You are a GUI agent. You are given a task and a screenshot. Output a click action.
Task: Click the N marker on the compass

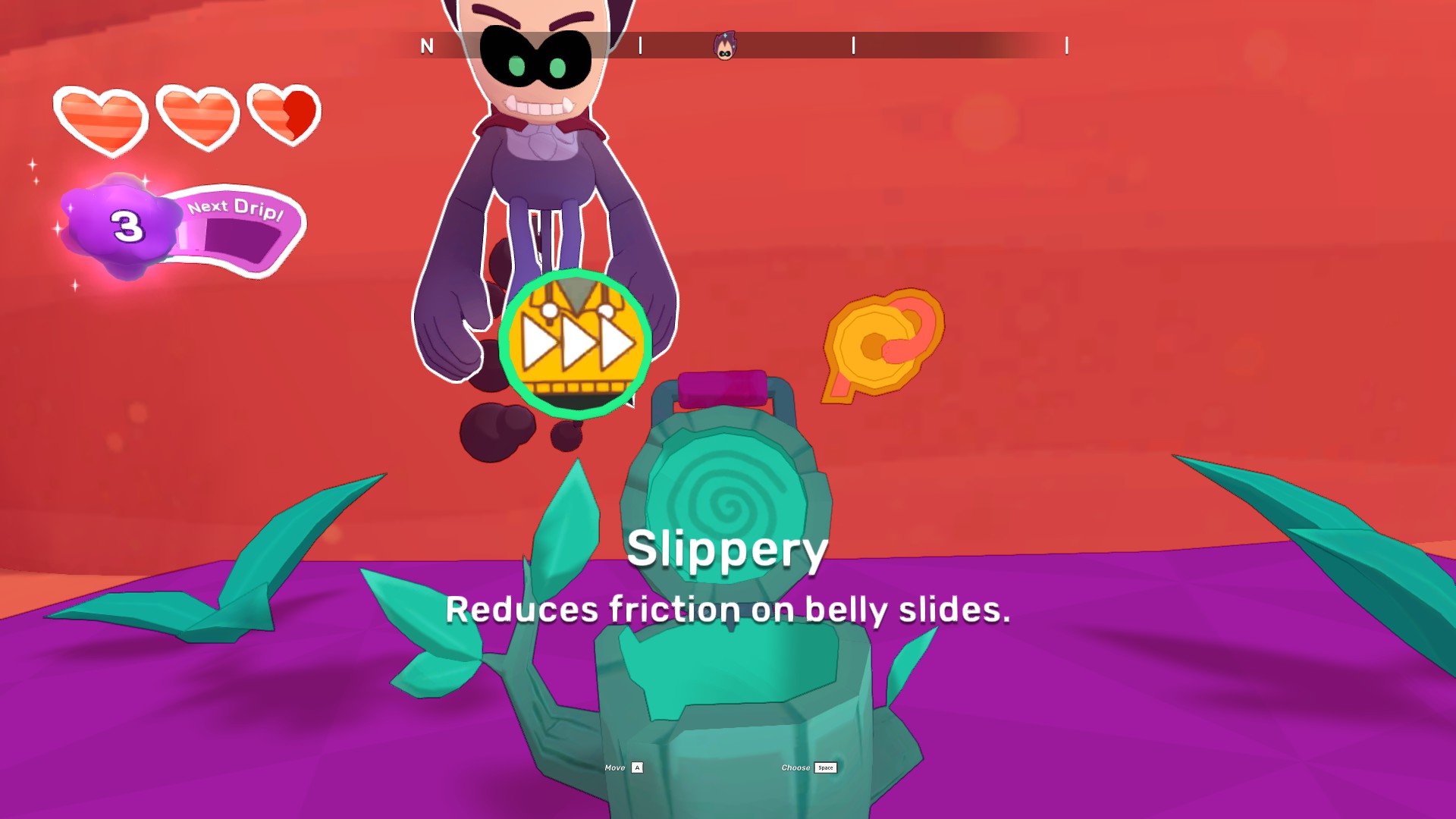click(x=425, y=45)
